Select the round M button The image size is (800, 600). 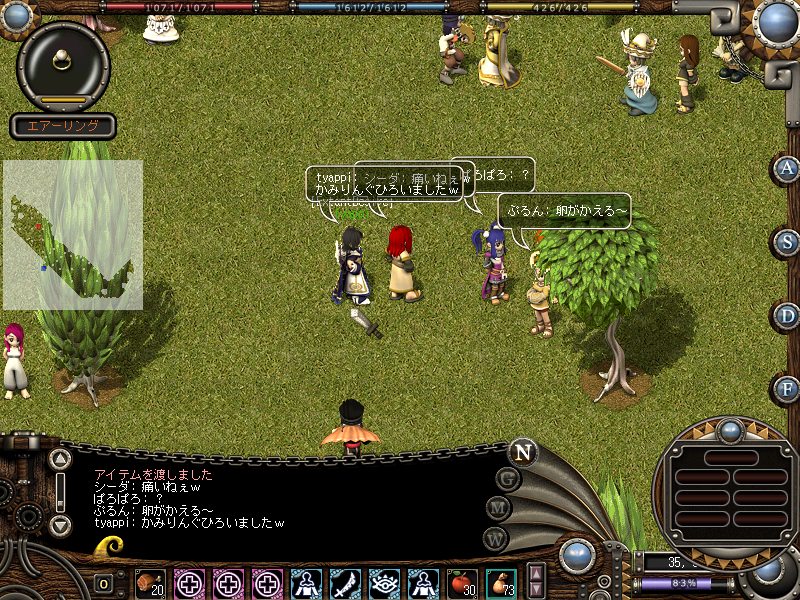click(499, 508)
